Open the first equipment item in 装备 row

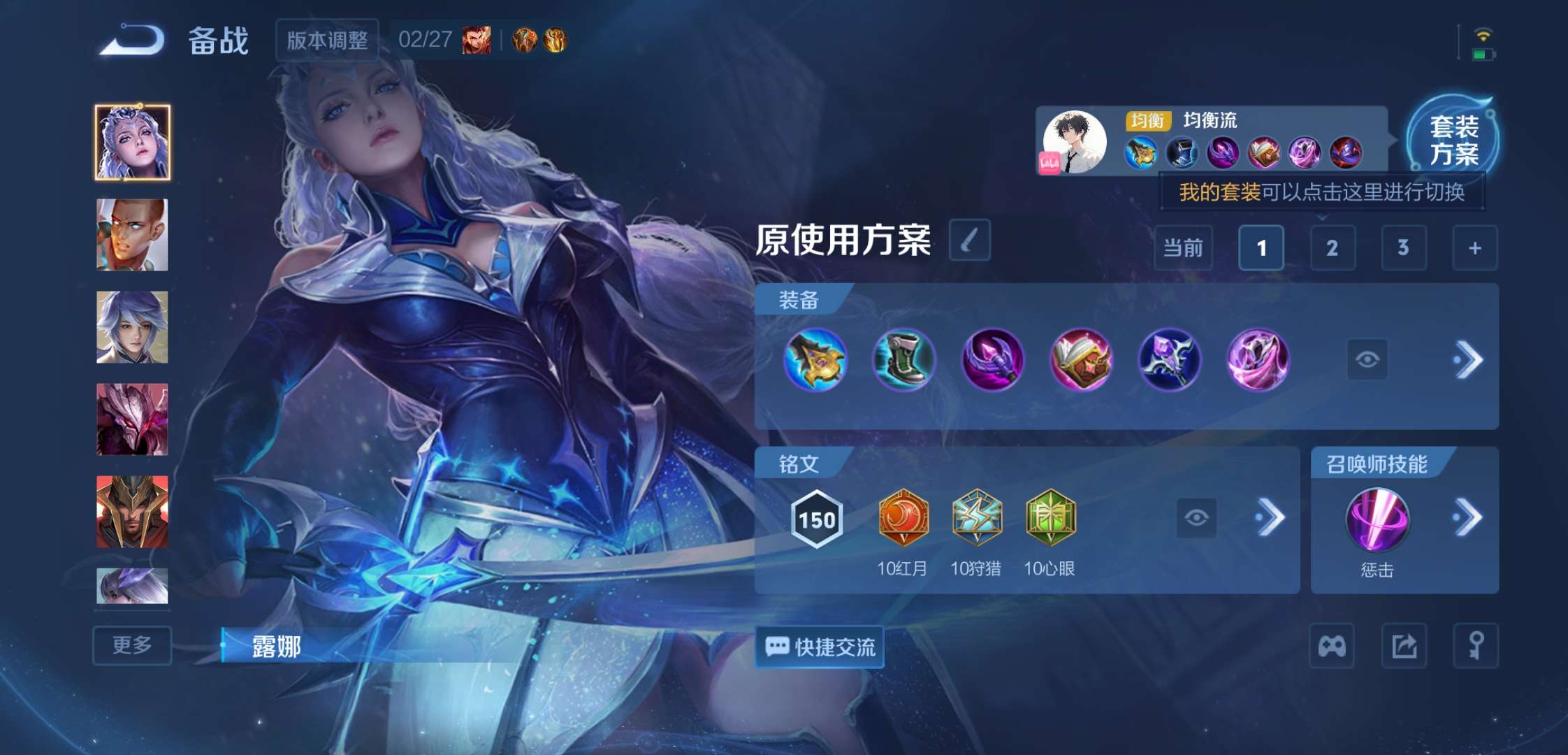(x=816, y=359)
